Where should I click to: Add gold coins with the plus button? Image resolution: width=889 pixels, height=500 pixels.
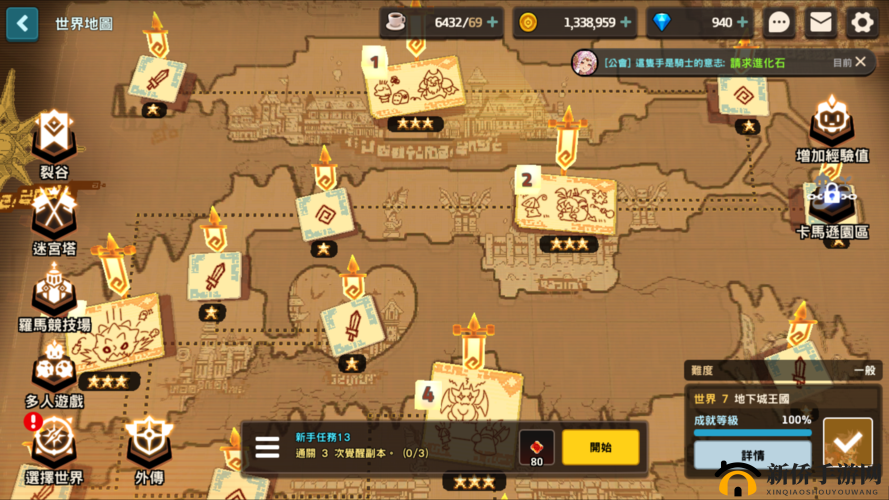coord(626,23)
